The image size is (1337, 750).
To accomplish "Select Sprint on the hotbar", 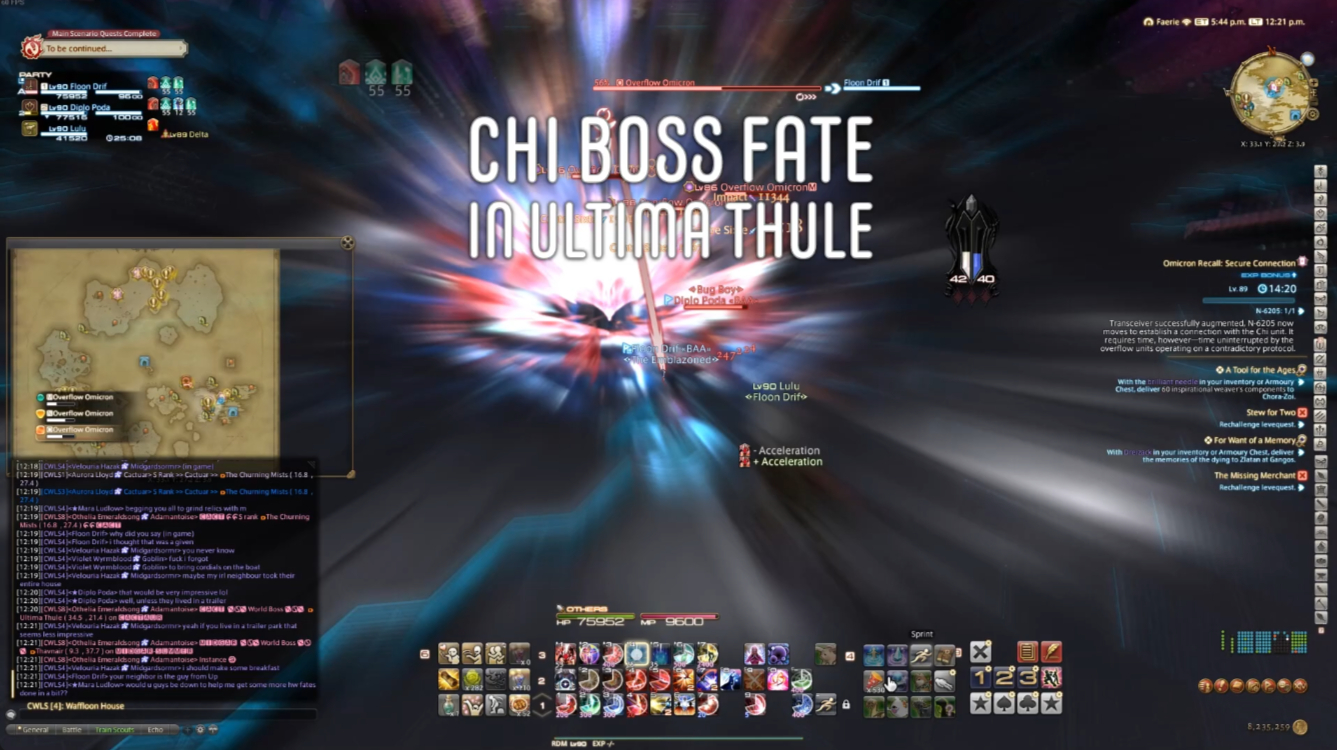I will pyautogui.click(x=921, y=653).
